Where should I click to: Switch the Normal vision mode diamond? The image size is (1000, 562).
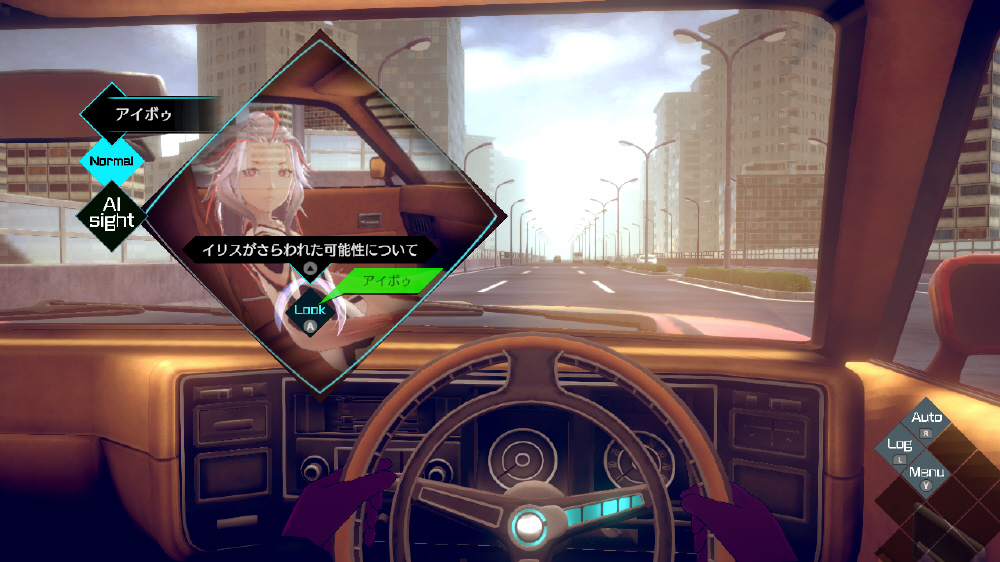pyautogui.click(x=111, y=161)
